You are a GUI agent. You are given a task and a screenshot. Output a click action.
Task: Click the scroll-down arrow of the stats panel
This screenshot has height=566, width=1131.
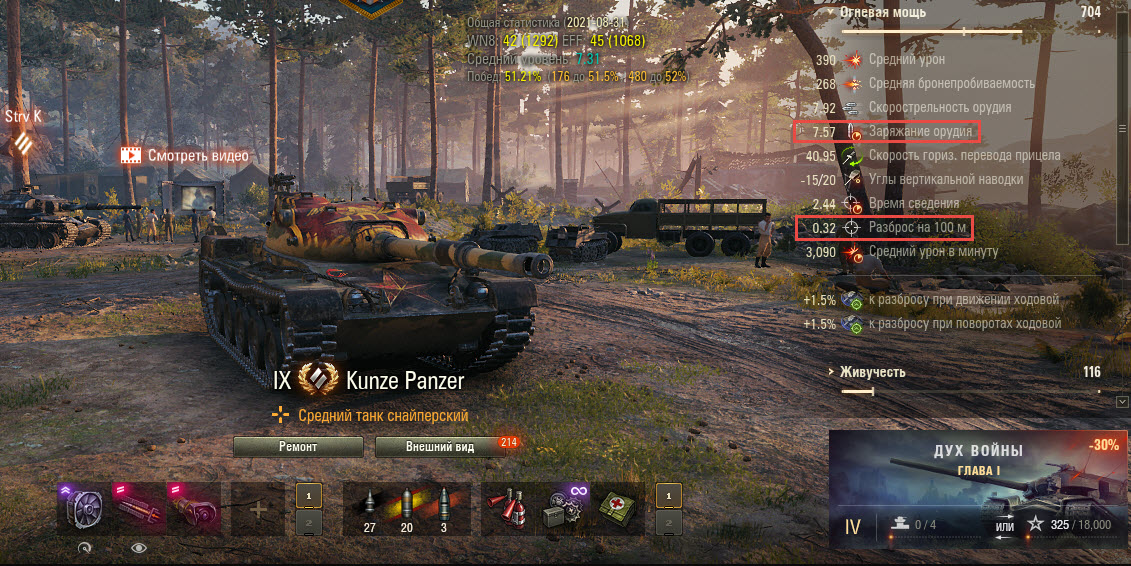[x=1122, y=402]
